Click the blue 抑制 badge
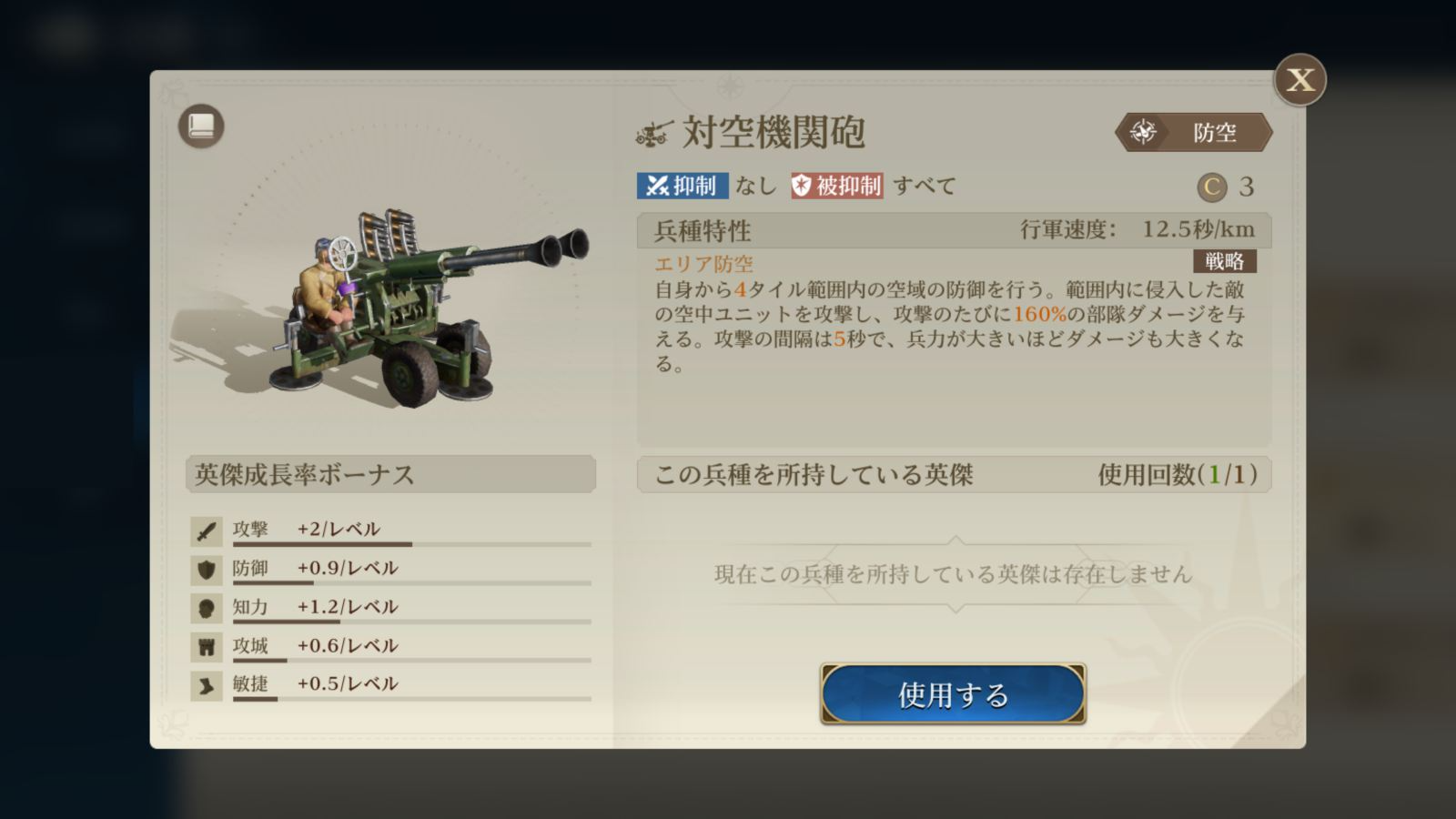 [682, 186]
